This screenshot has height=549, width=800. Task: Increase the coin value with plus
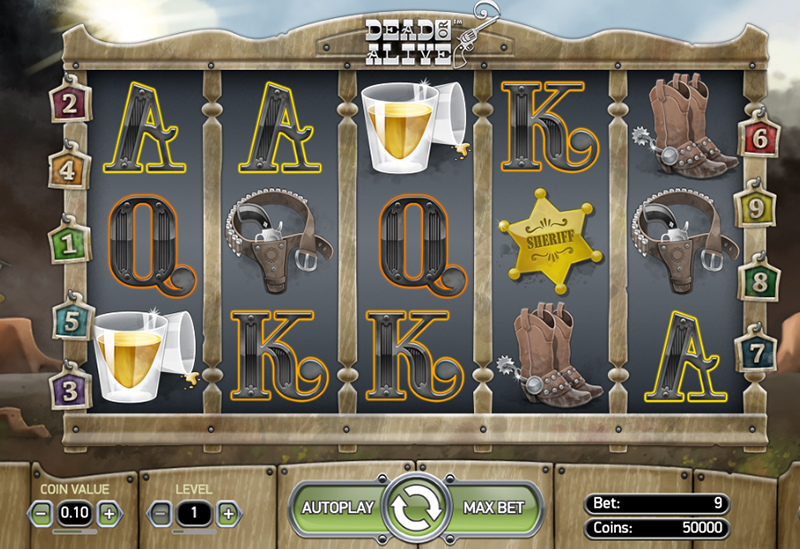(x=108, y=513)
